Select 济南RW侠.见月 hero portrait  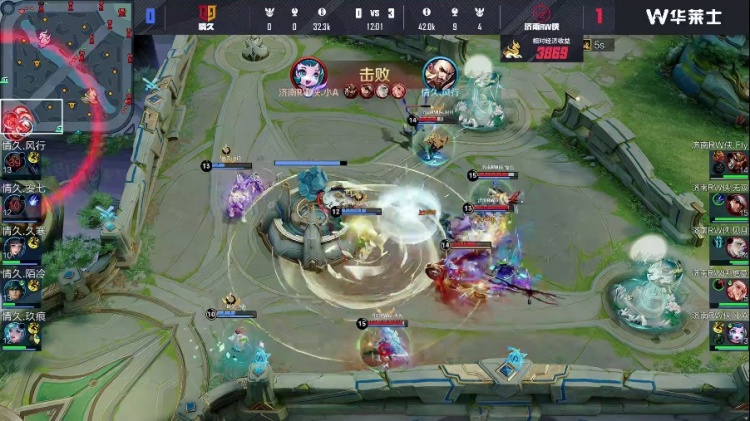point(736,246)
